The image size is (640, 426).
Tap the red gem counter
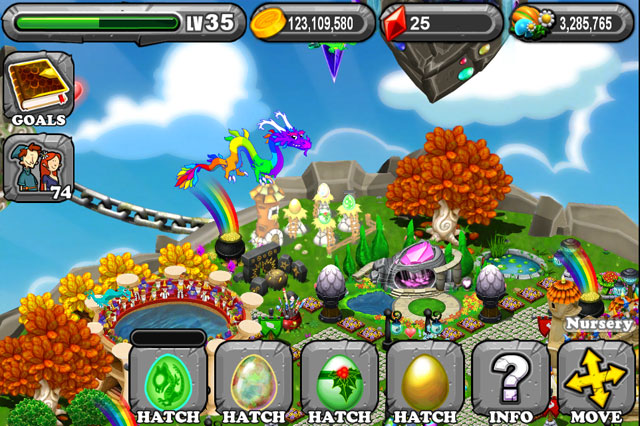coord(440,21)
